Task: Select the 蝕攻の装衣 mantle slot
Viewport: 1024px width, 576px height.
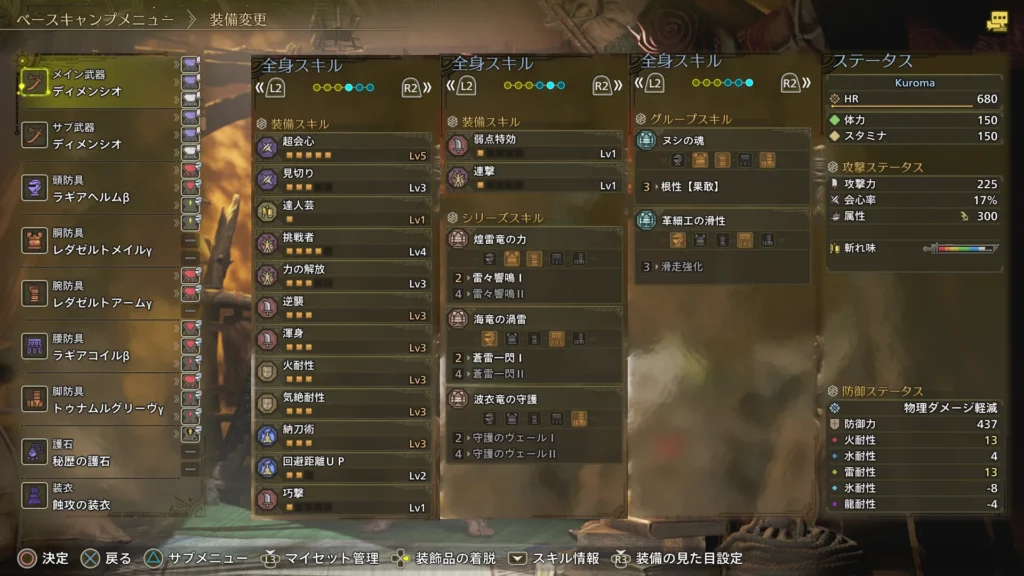Action: 98,496
